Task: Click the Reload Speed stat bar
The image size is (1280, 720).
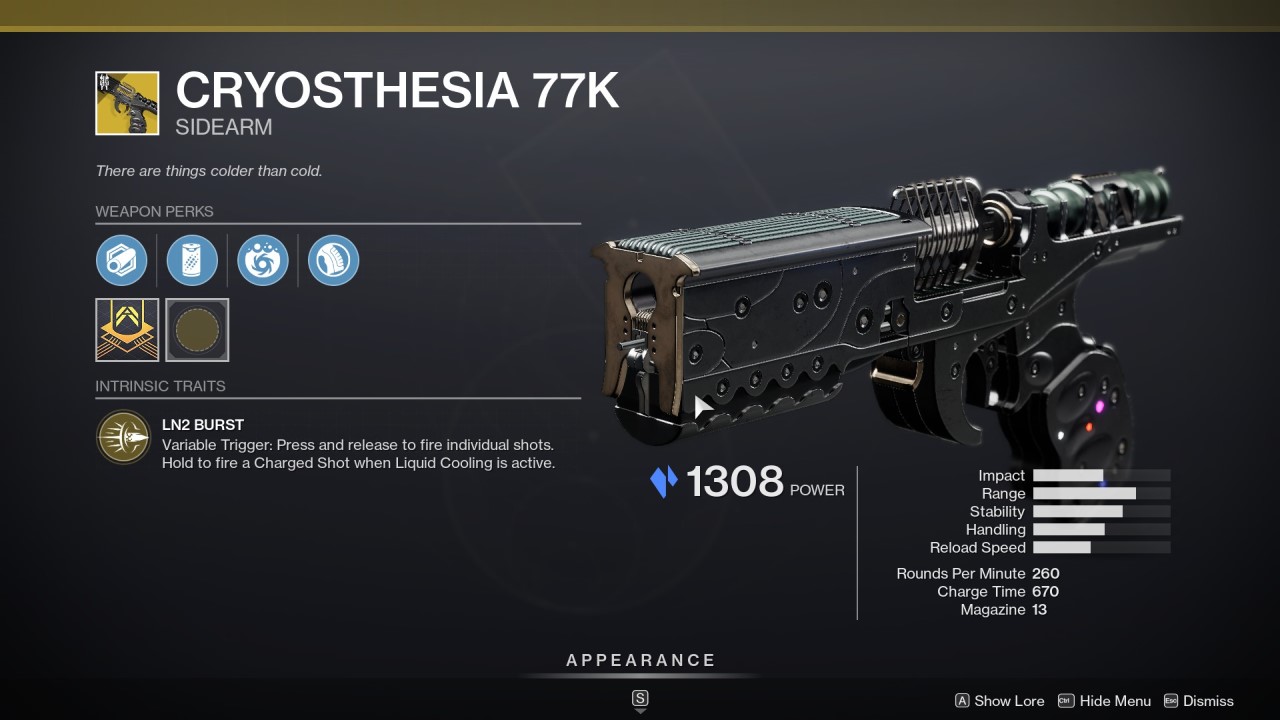Action: pos(1100,547)
